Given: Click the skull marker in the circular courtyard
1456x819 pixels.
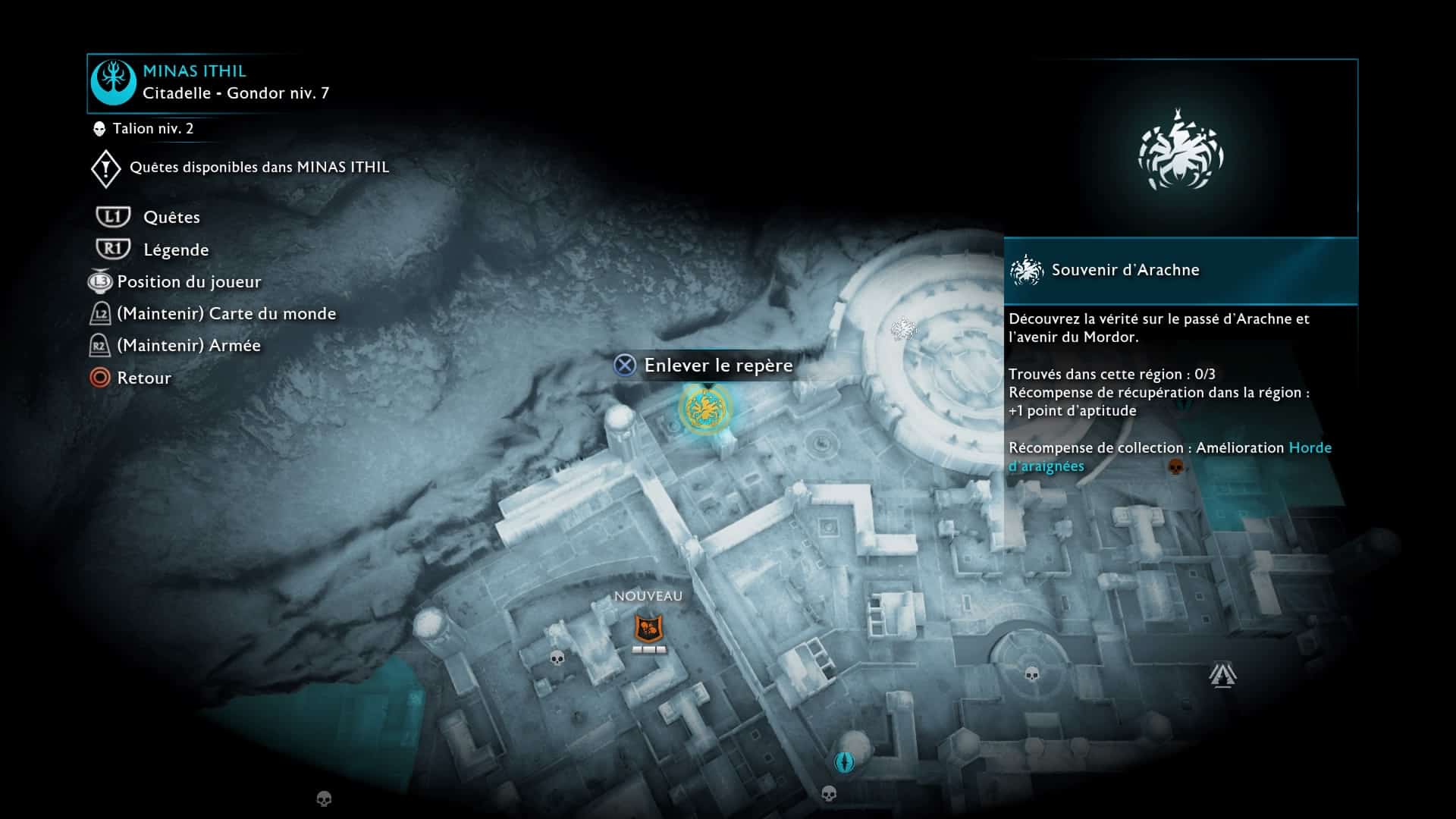Looking at the screenshot, I should pos(1032,673).
